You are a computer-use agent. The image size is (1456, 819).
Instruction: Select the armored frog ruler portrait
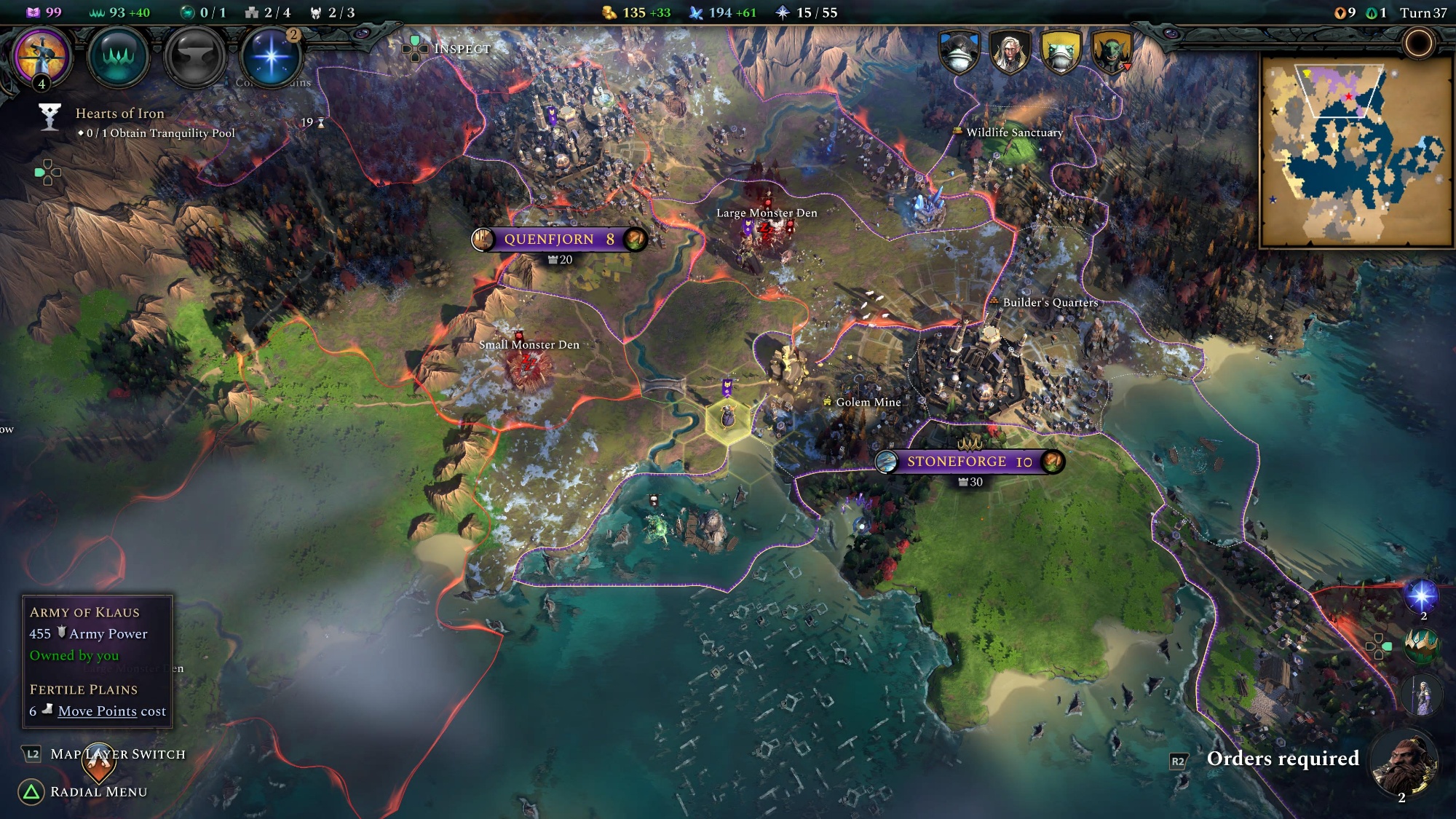coord(959,51)
